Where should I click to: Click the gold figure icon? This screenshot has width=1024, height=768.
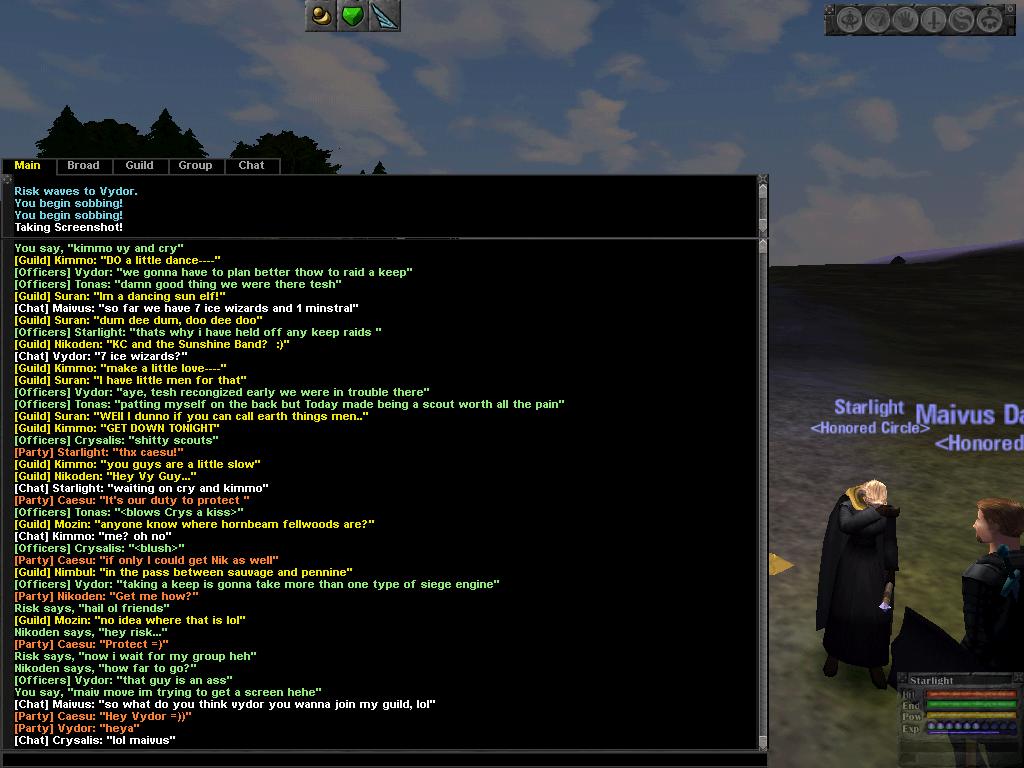(x=321, y=16)
